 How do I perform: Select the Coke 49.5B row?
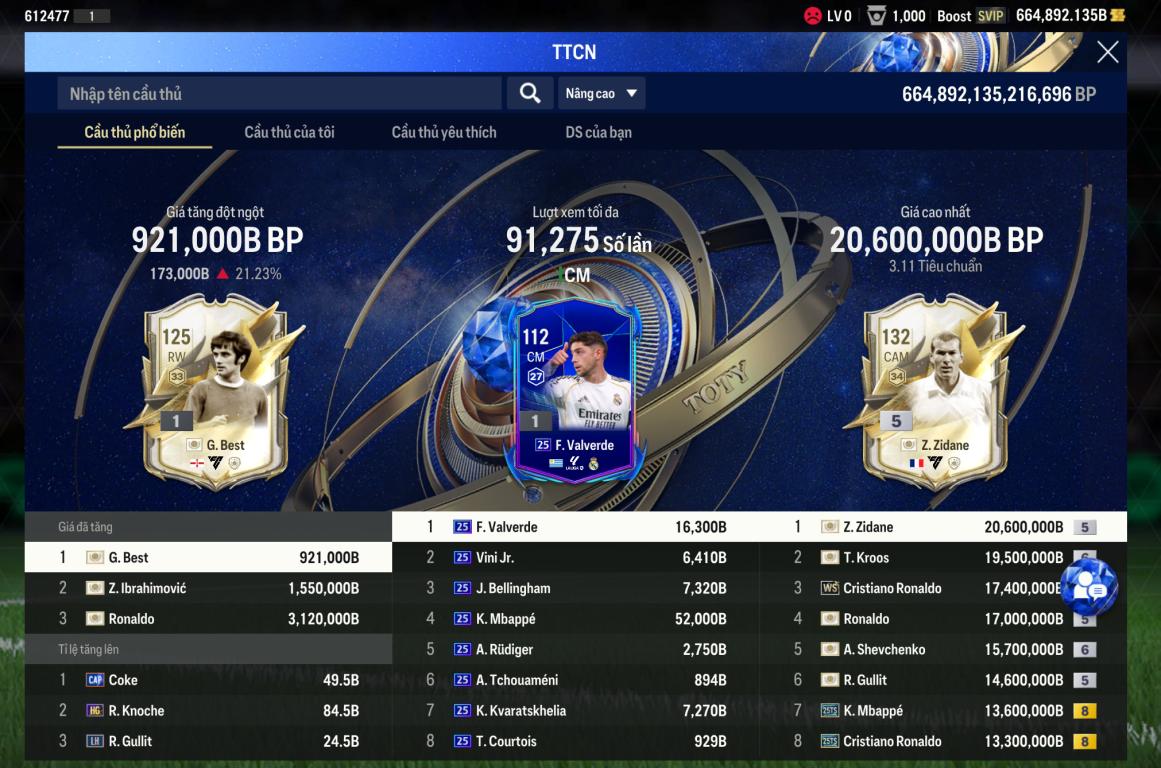(x=208, y=680)
